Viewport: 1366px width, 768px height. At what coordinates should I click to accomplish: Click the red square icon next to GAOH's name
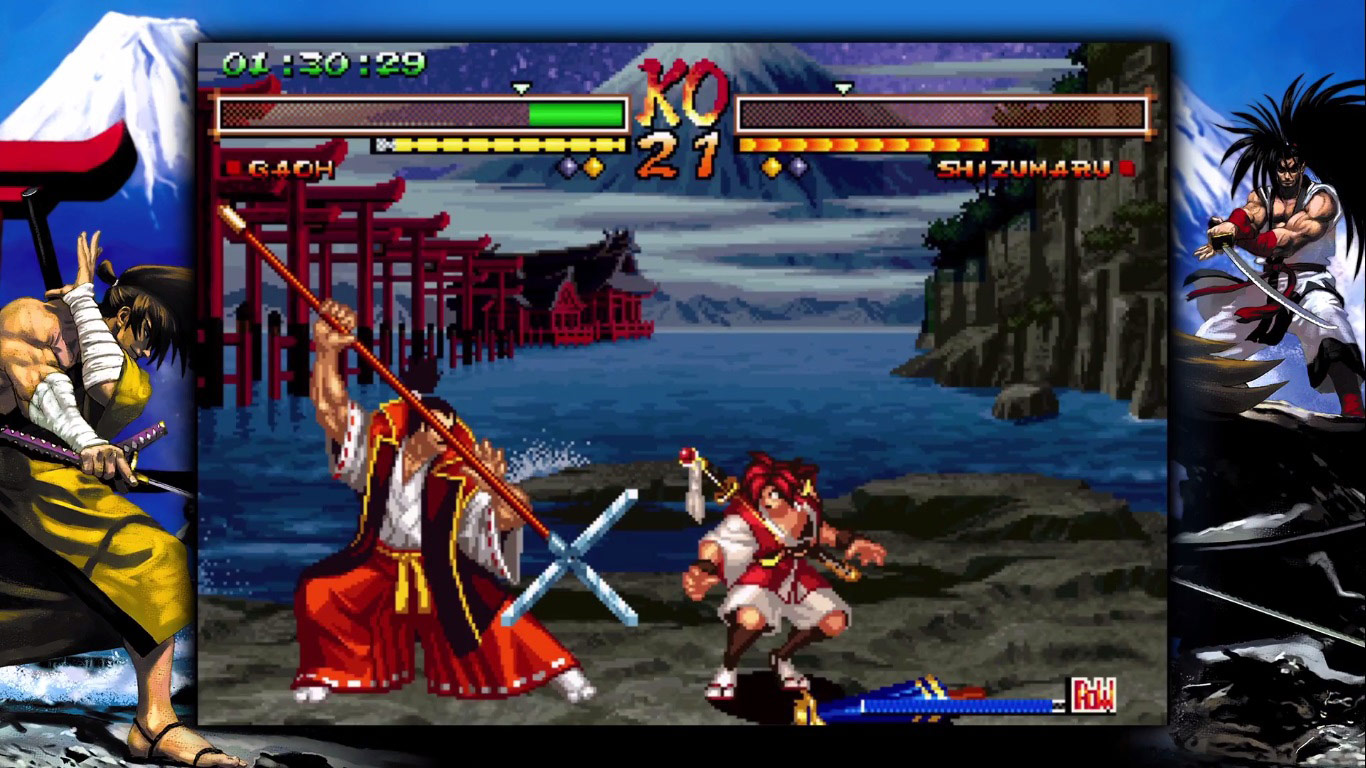(x=234, y=168)
